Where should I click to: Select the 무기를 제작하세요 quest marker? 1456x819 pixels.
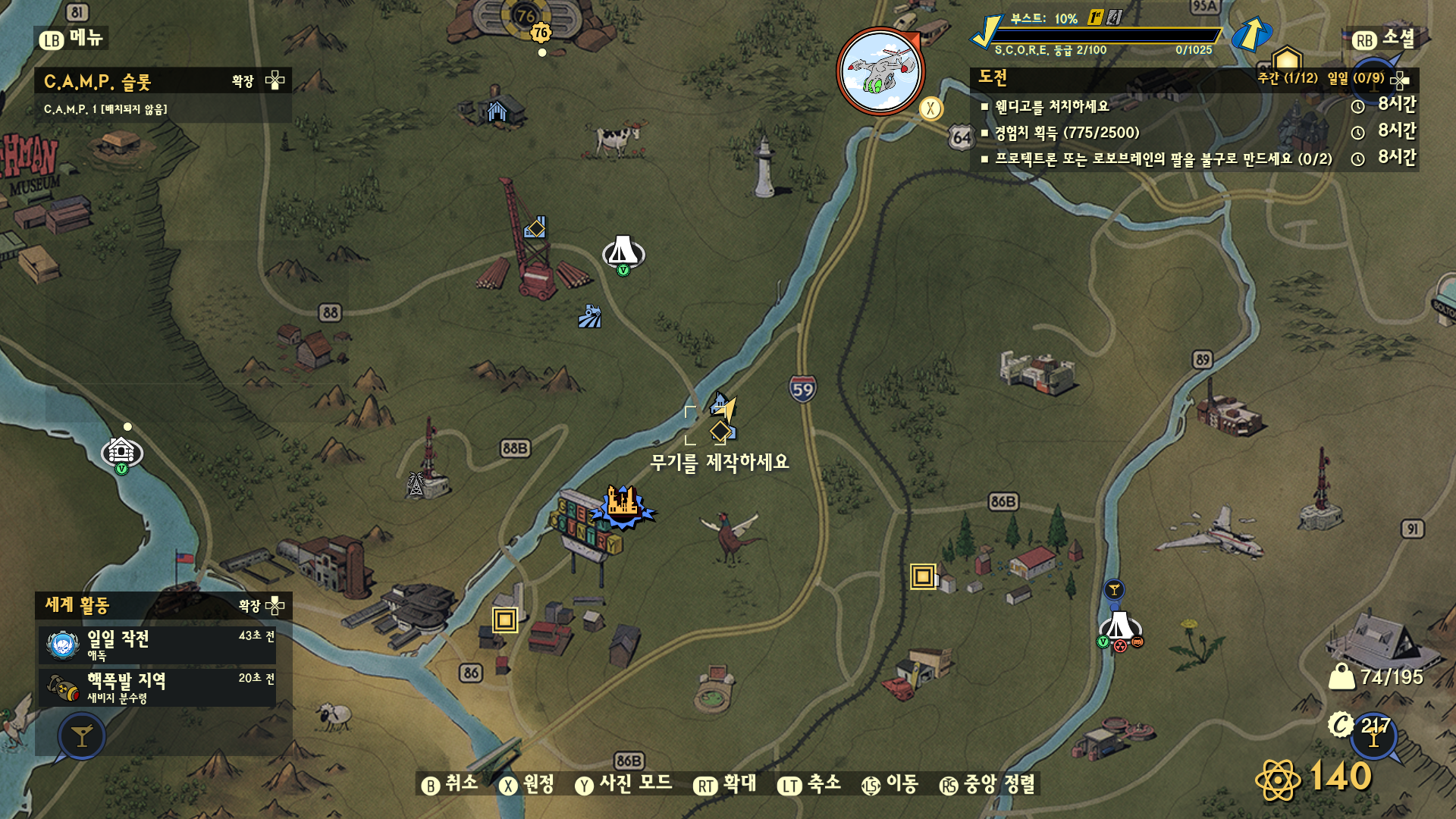tap(720, 431)
